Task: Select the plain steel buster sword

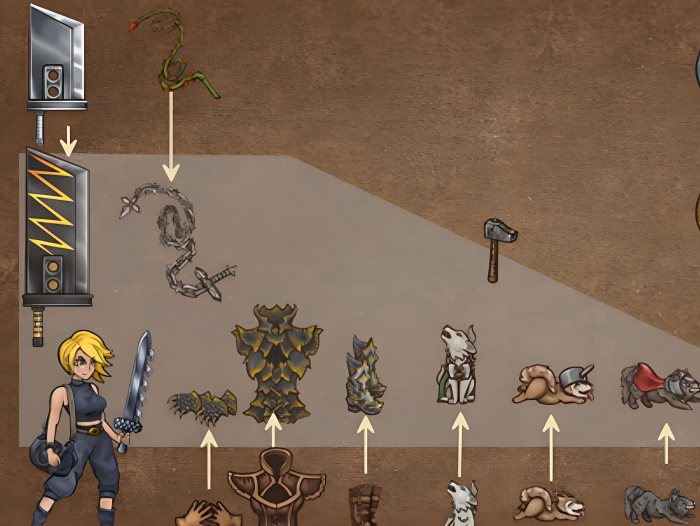Action: (55, 60)
